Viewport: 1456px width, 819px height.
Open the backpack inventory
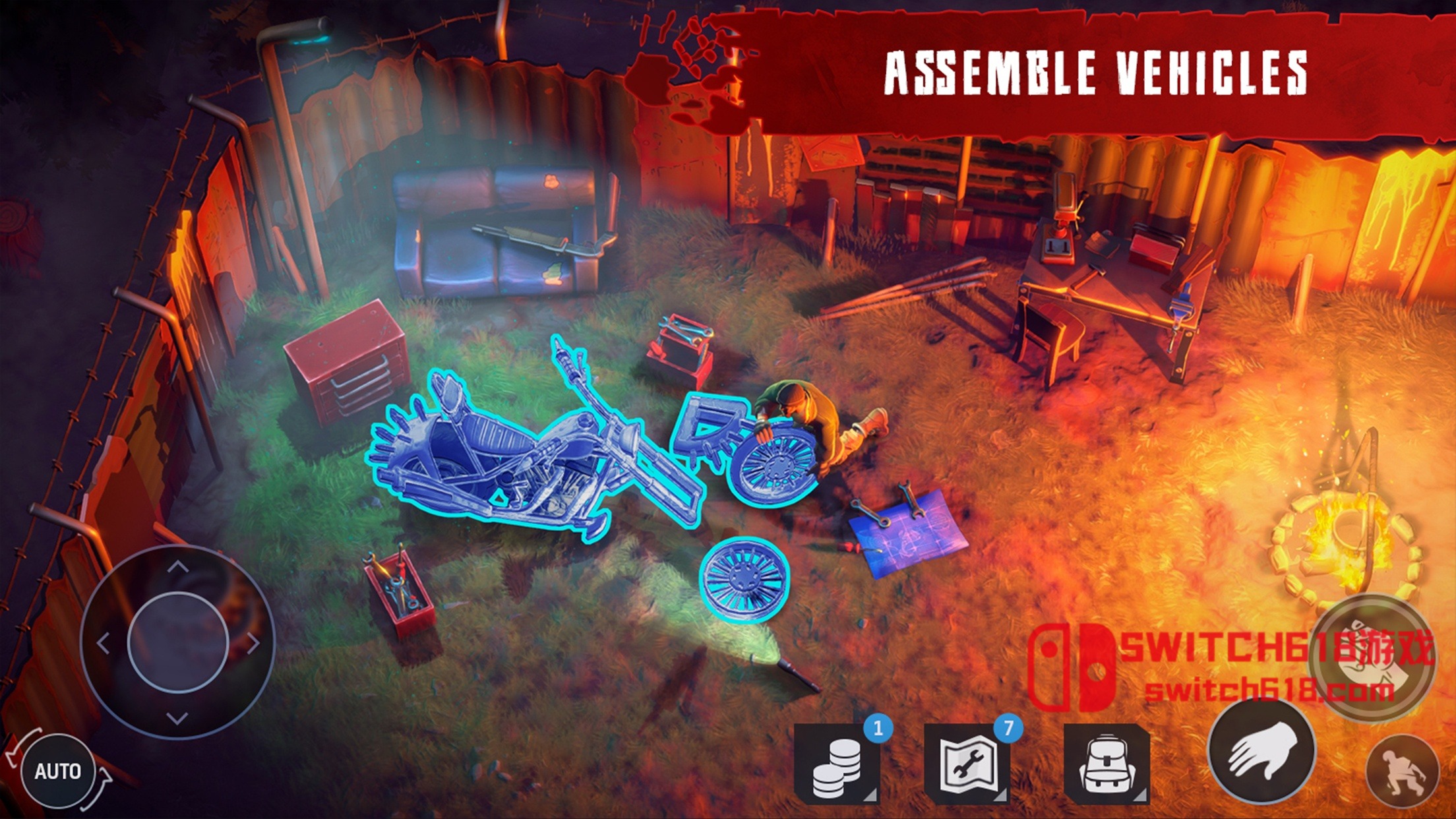pos(1107,764)
